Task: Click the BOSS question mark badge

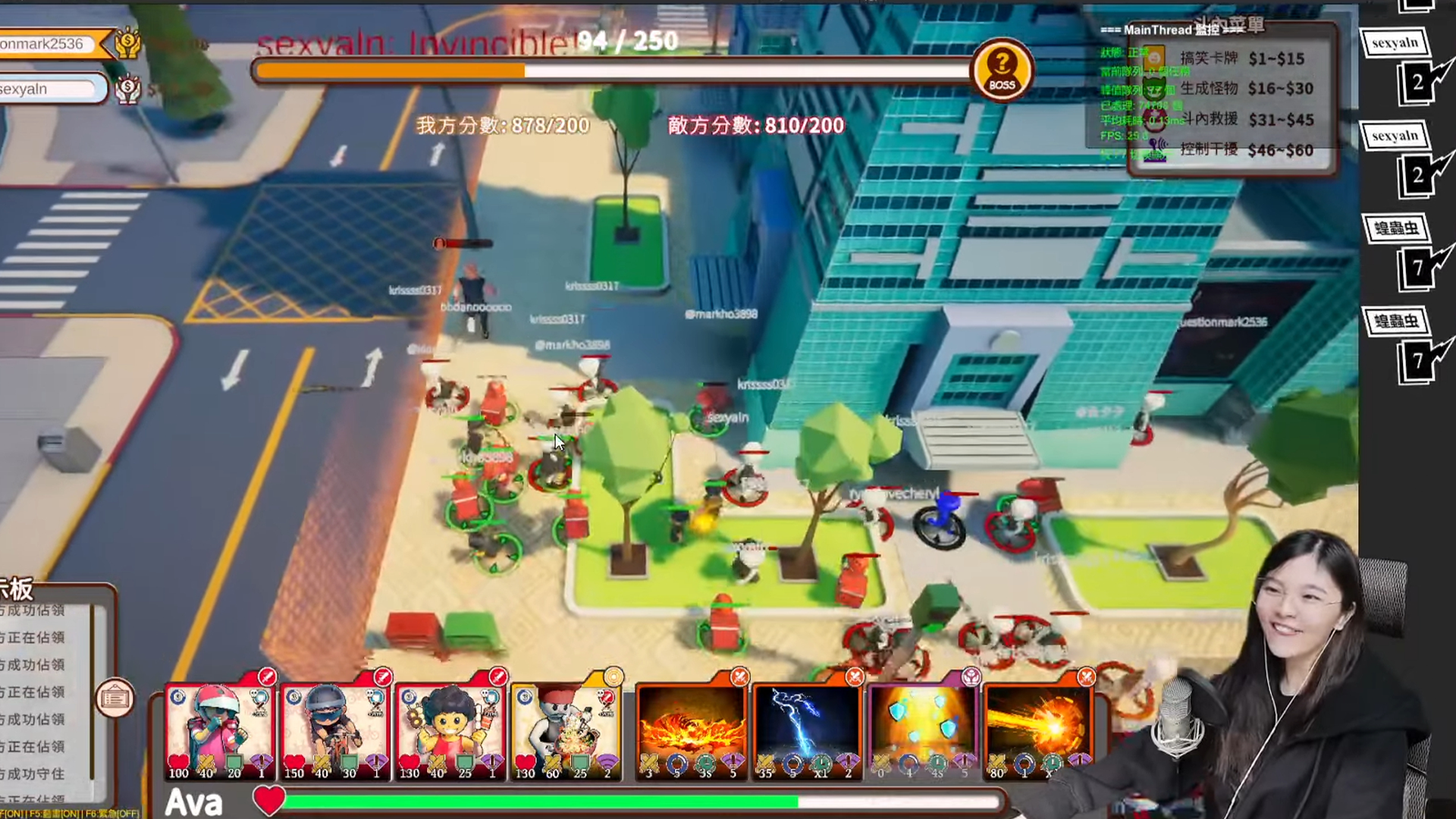Action: pyautogui.click(x=1002, y=70)
